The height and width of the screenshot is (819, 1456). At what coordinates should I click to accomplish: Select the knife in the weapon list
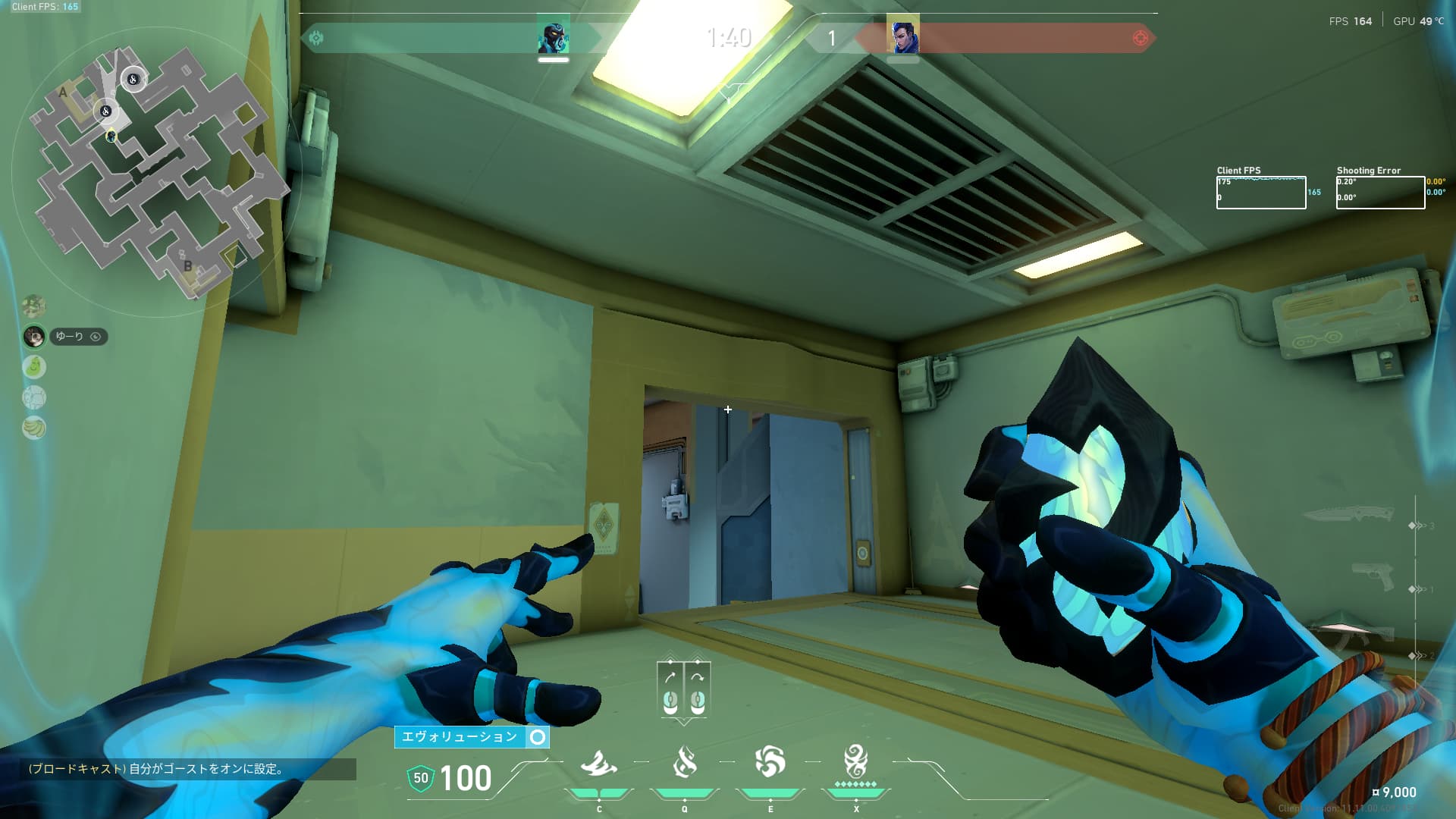click(x=1348, y=514)
